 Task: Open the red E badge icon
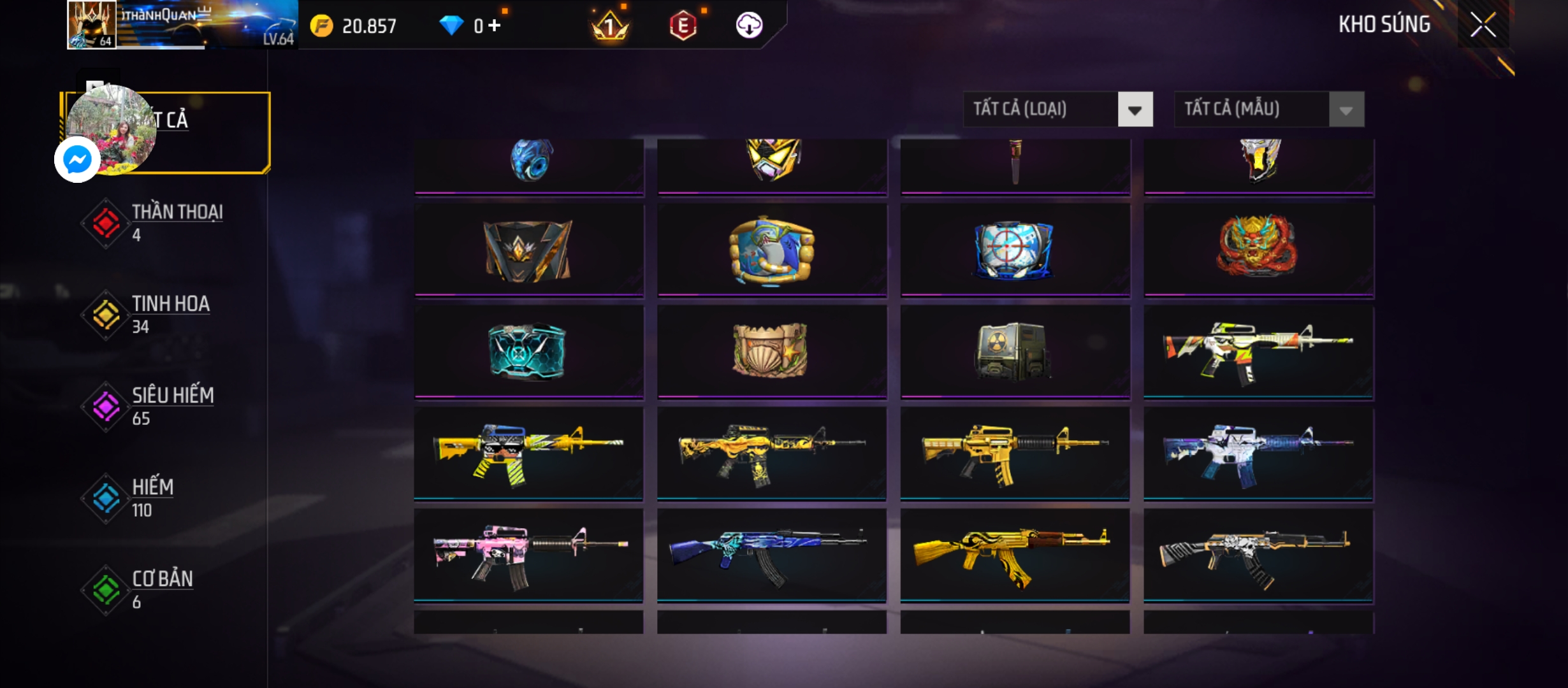click(683, 26)
